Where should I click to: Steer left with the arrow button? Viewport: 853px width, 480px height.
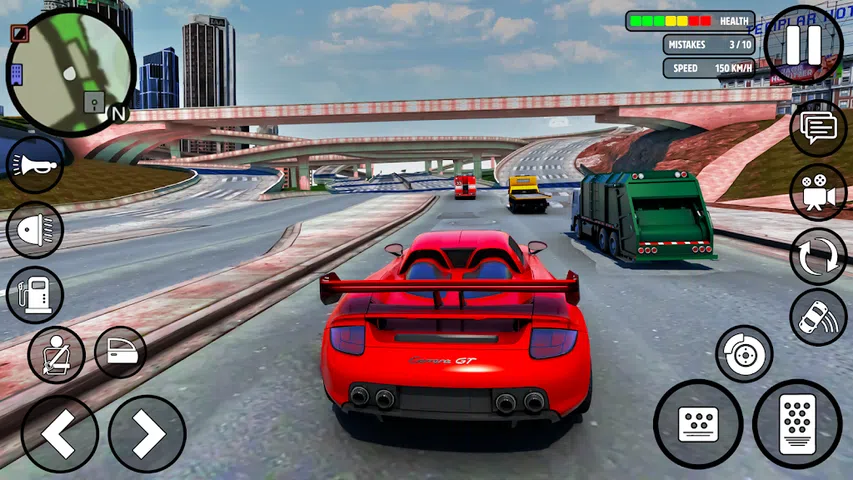(60, 434)
